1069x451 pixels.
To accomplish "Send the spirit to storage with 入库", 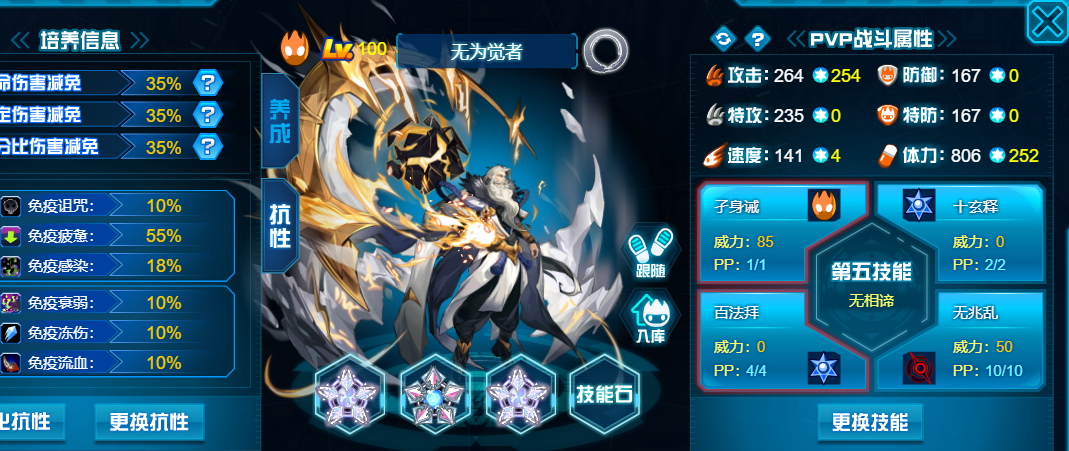I will click(649, 320).
